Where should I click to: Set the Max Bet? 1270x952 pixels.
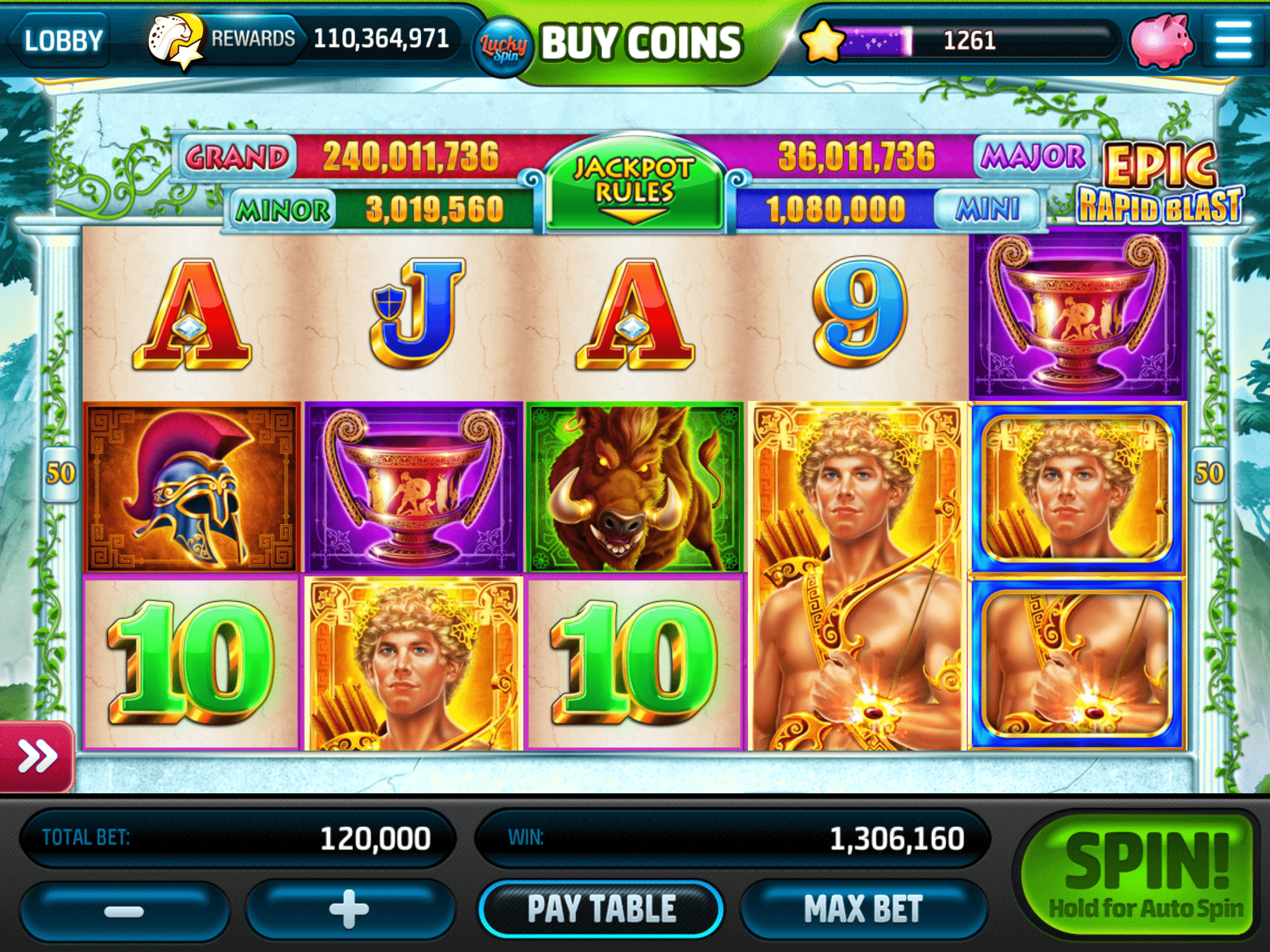(x=863, y=909)
